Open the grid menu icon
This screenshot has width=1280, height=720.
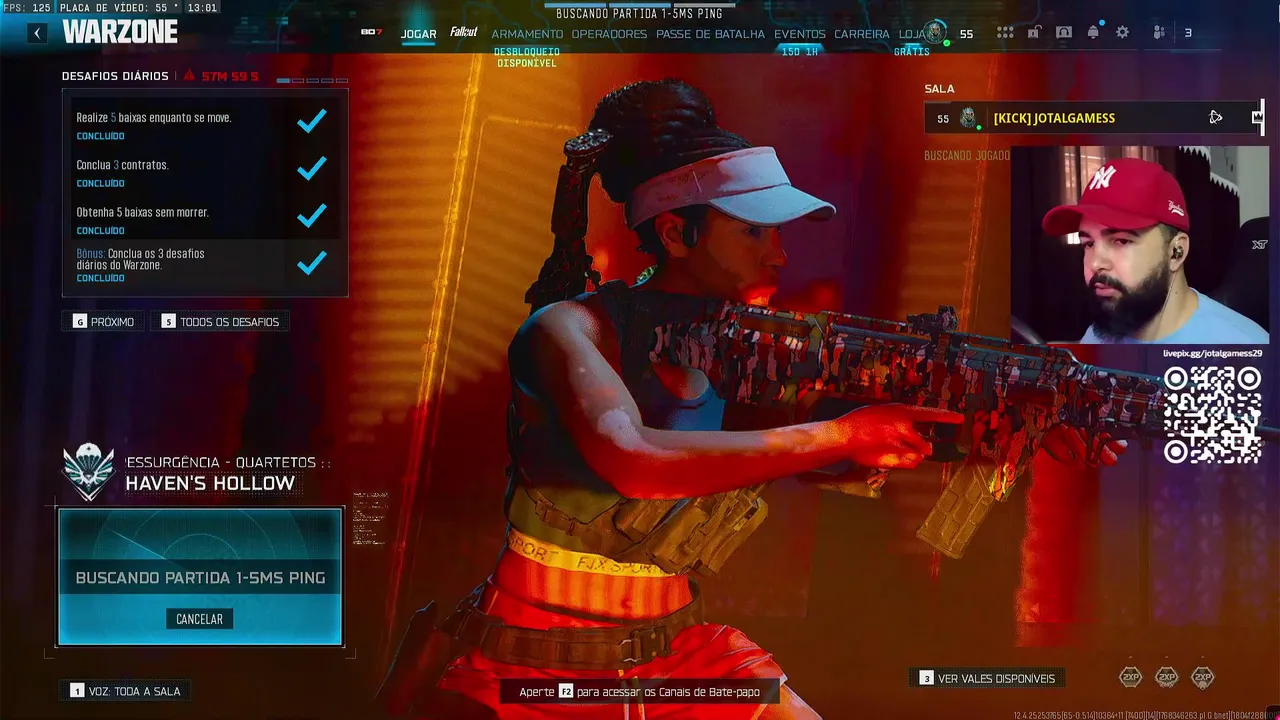pyautogui.click(x=1005, y=33)
